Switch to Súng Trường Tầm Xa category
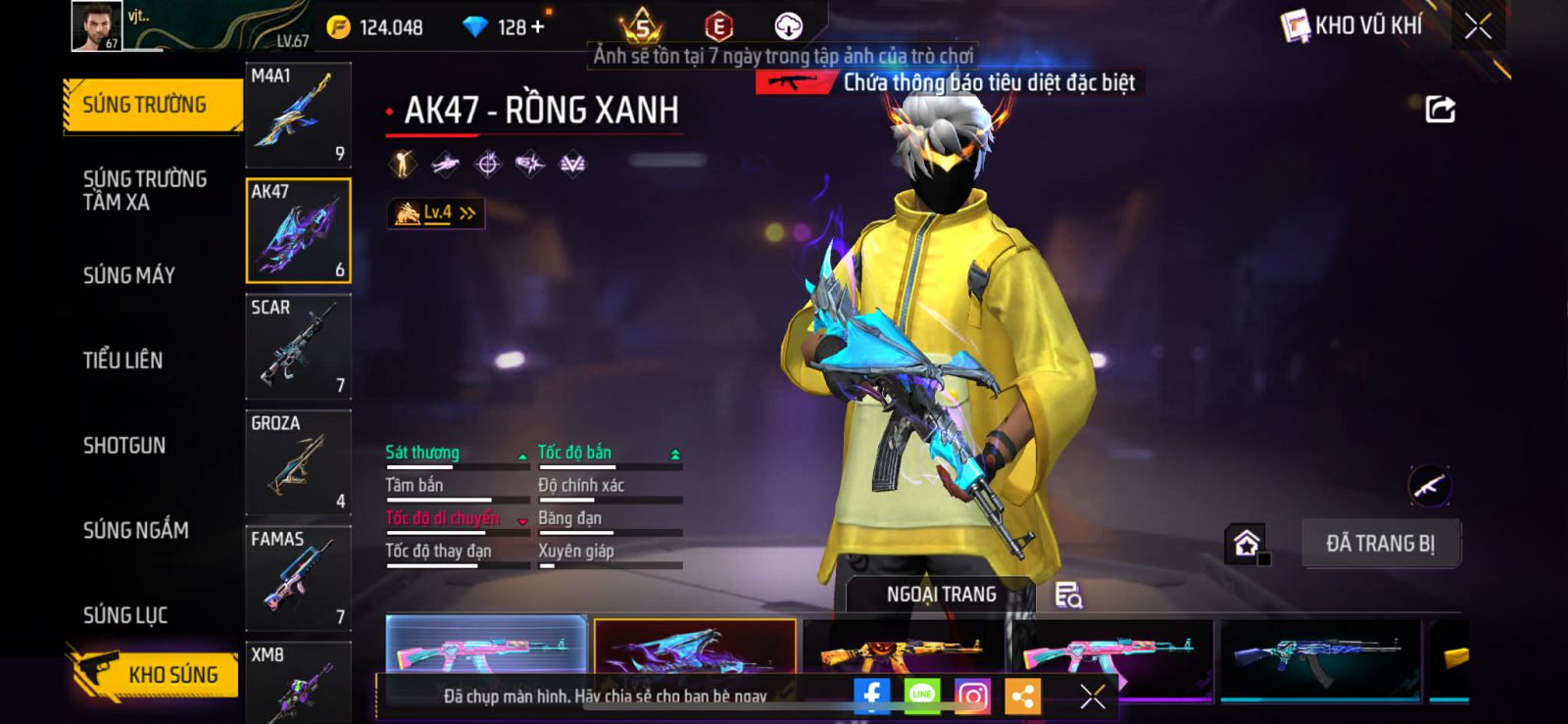The height and width of the screenshot is (724, 1568). [x=144, y=190]
